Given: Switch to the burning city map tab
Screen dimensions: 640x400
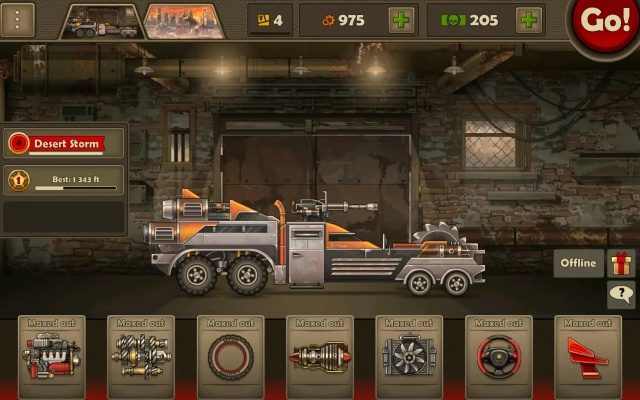Looking at the screenshot, I should (183, 20).
